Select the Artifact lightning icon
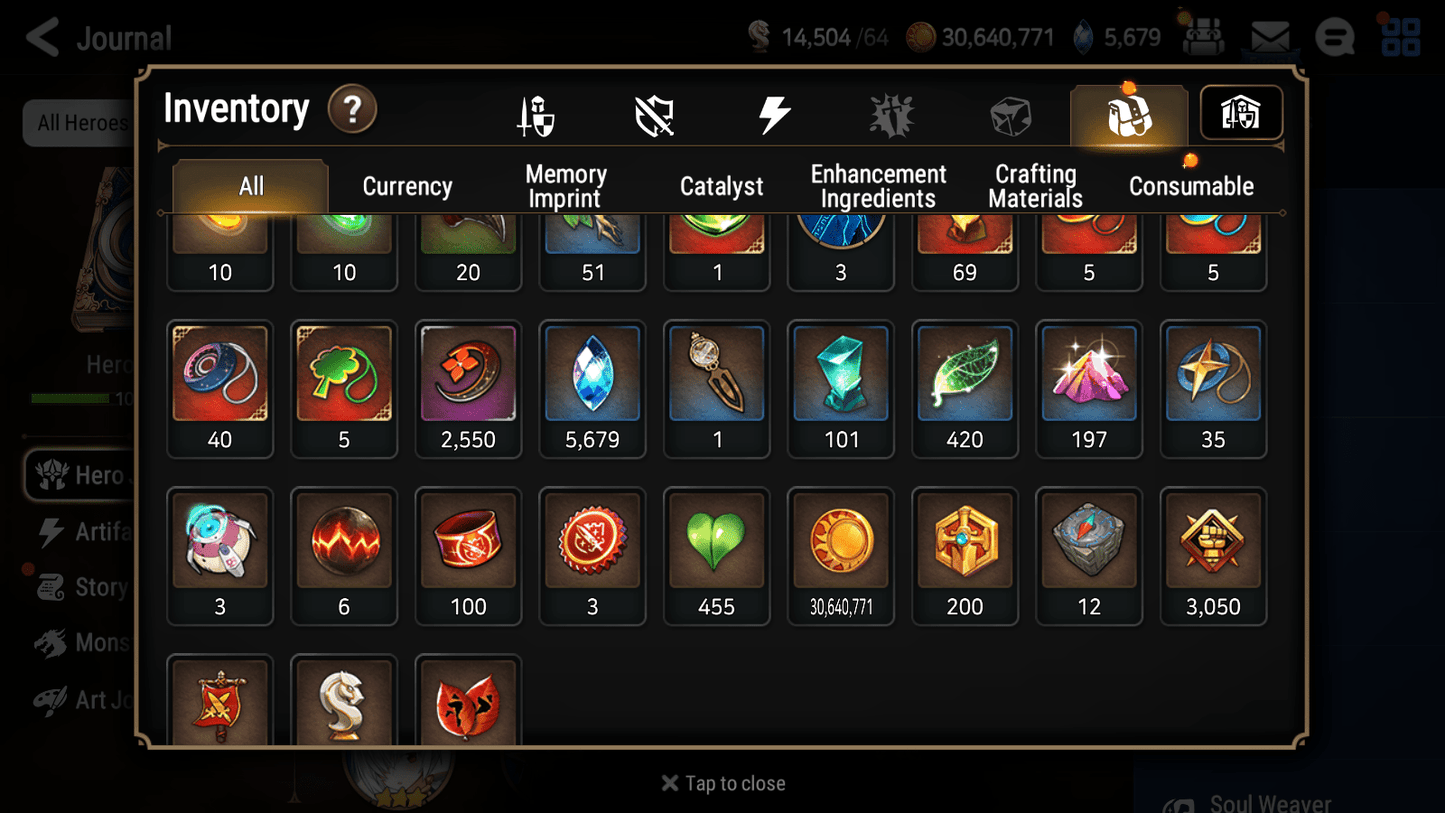This screenshot has height=813, width=1445. click(x=777, y=113)
